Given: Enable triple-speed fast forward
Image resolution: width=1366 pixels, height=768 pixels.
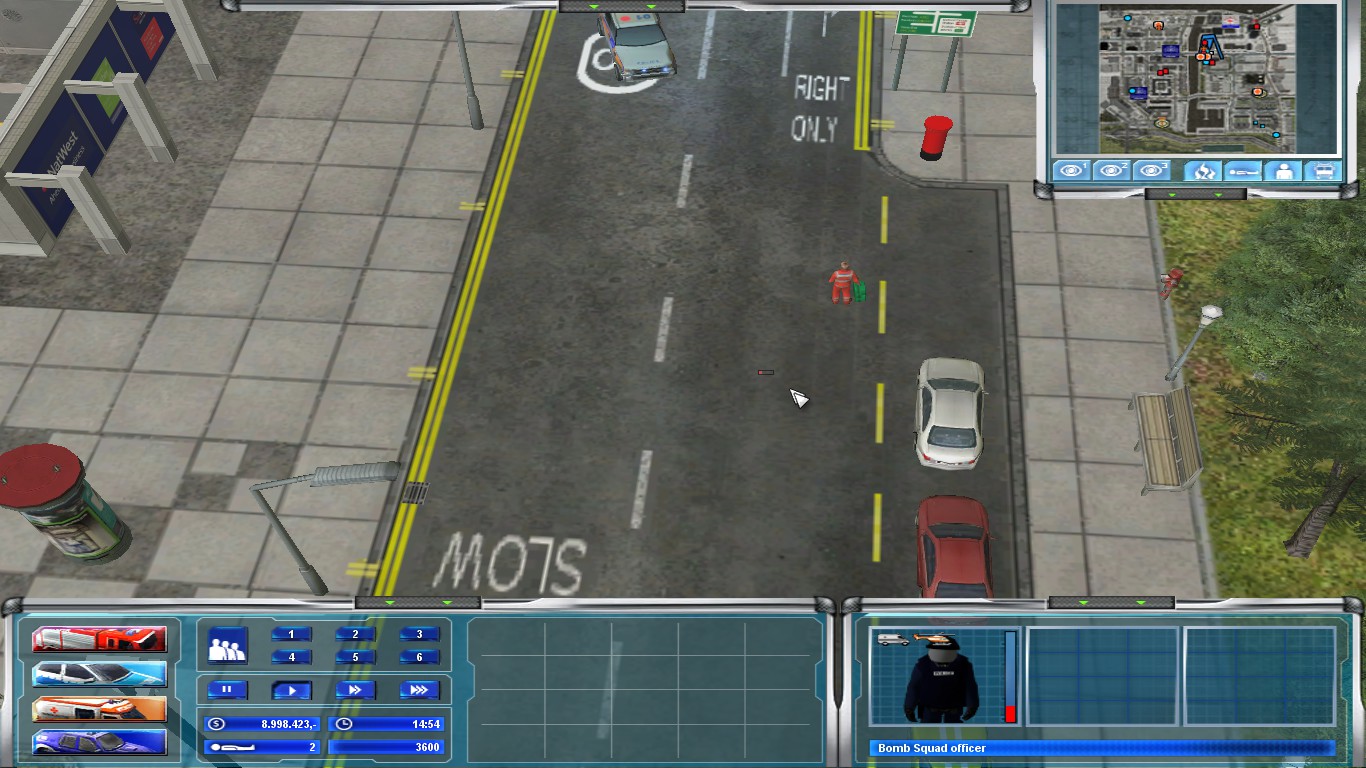Looking at the screenshot, I should click(x=419, y=689).
